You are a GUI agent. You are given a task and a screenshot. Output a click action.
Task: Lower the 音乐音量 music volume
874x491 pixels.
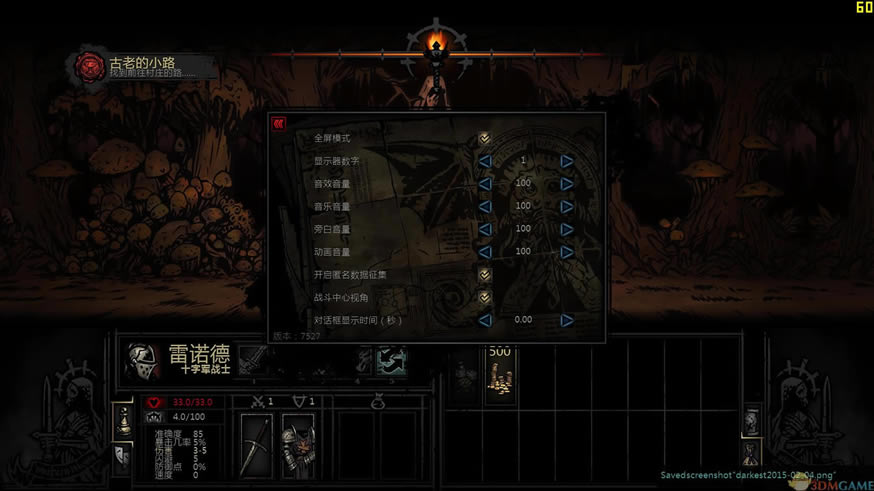[x=485, y=207]
